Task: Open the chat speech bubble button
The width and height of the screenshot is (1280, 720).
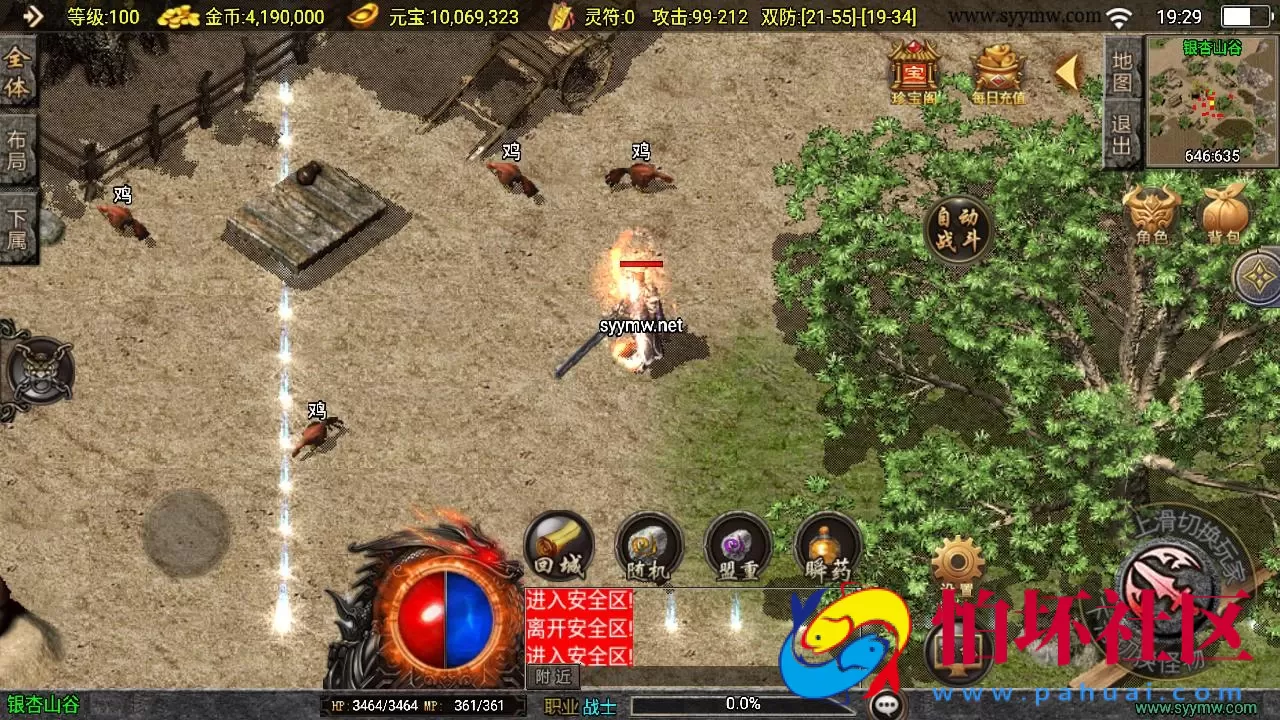Action: click(887, 706)
